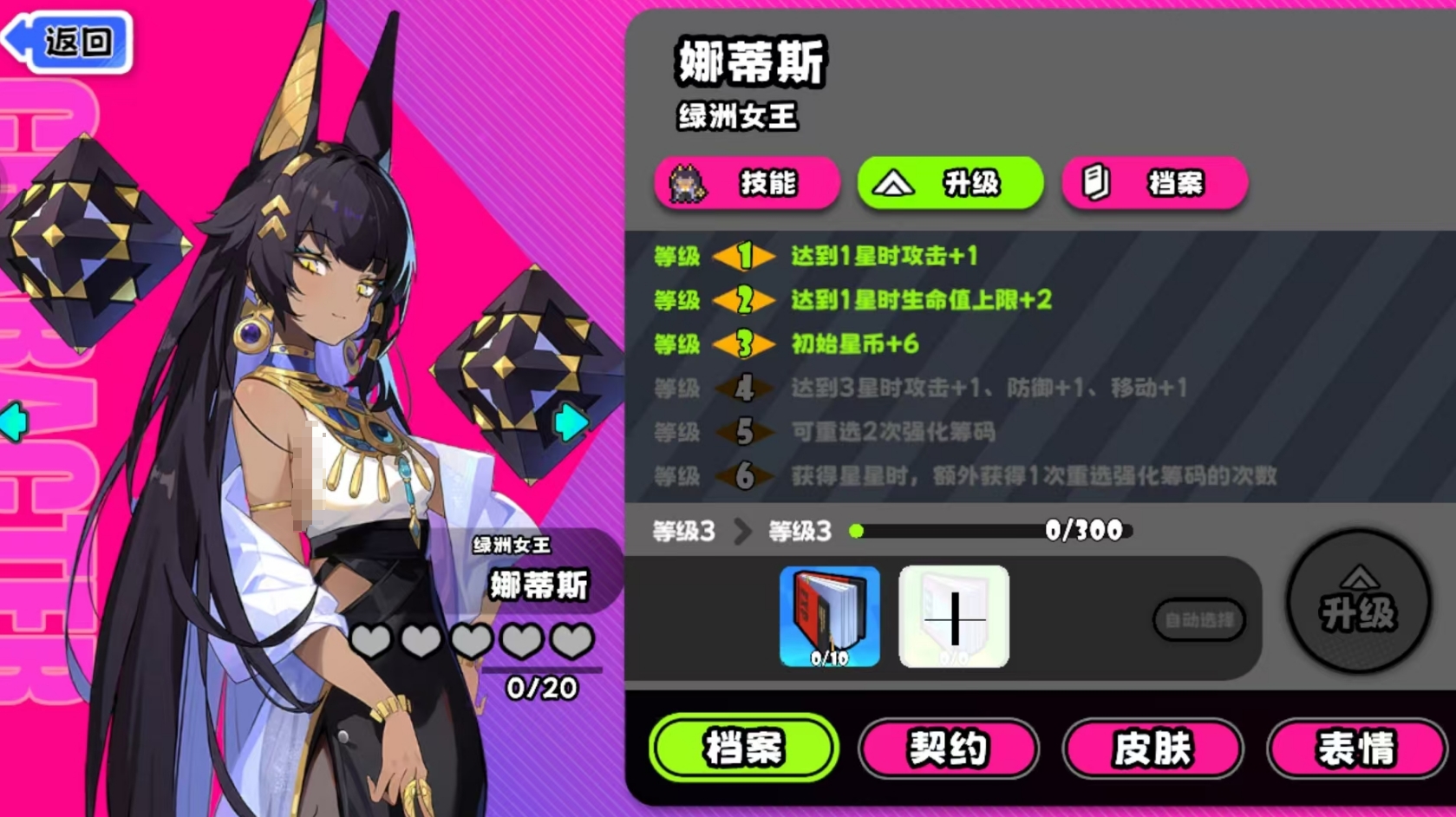The width and height of the screenshot is (1456, 817).
Task: Open the 契约 contract tab
Action: [949, 748]
